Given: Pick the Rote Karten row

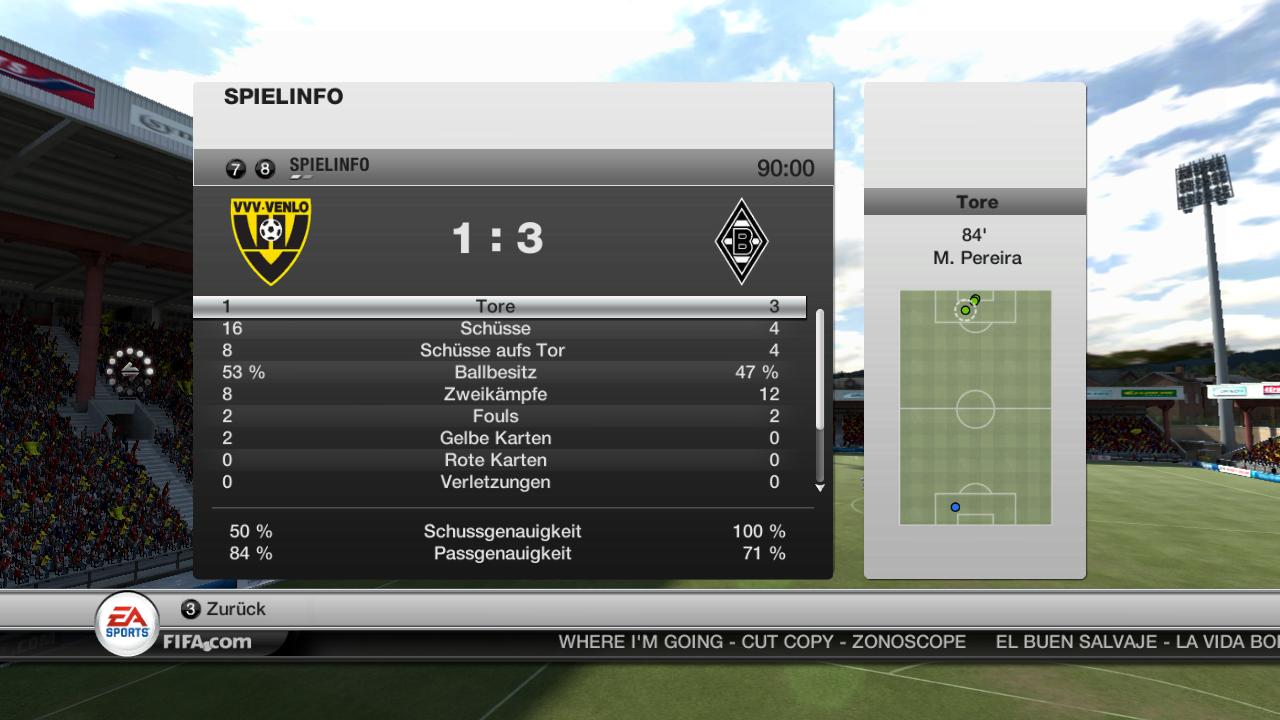Looking at the screenshot, I should coord(497,460).
